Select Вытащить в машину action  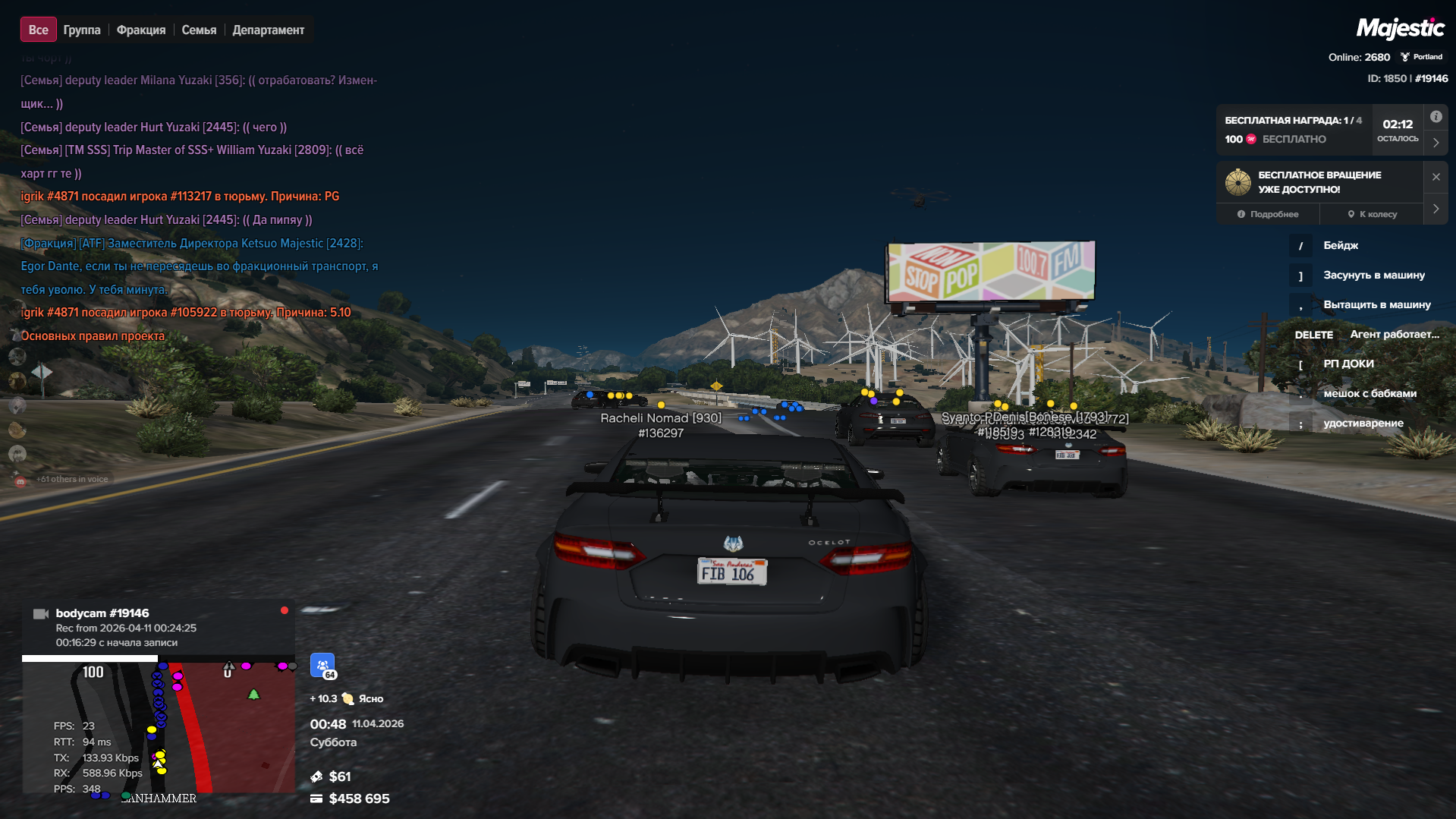click(x=1376, y=304)
